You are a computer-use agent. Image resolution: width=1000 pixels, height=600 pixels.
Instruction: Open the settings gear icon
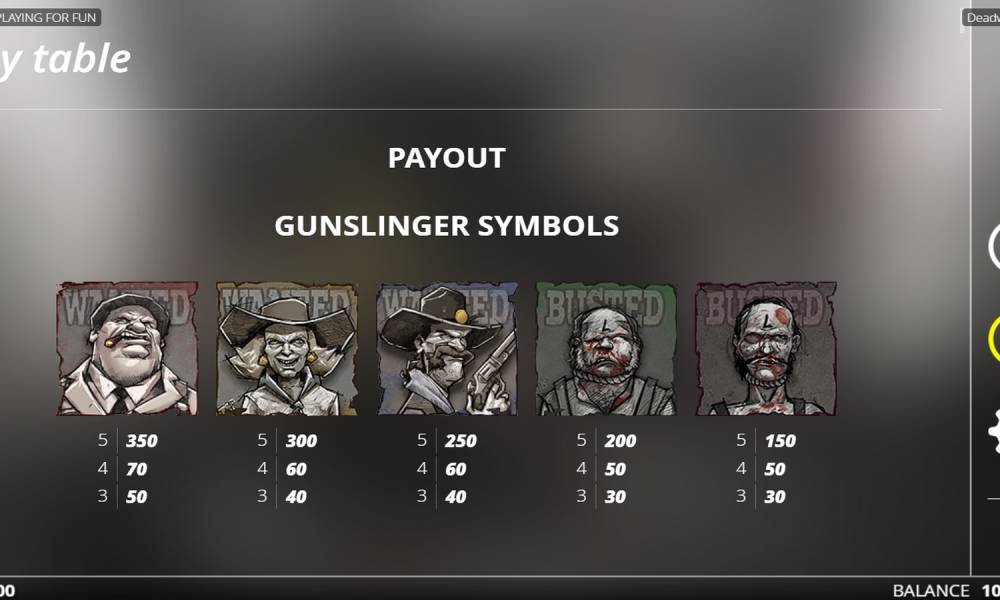pyautogui.click(x=994, y=433)
